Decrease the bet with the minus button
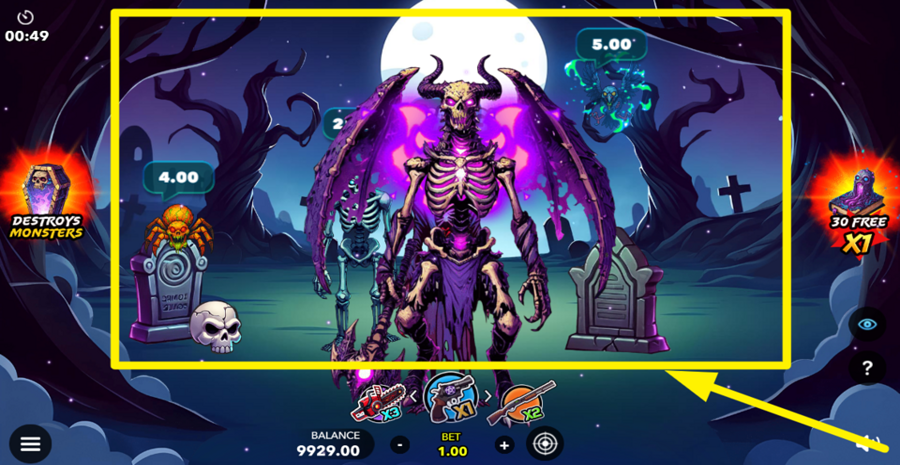Screen dimensions: 900x465 pos(400,444)
